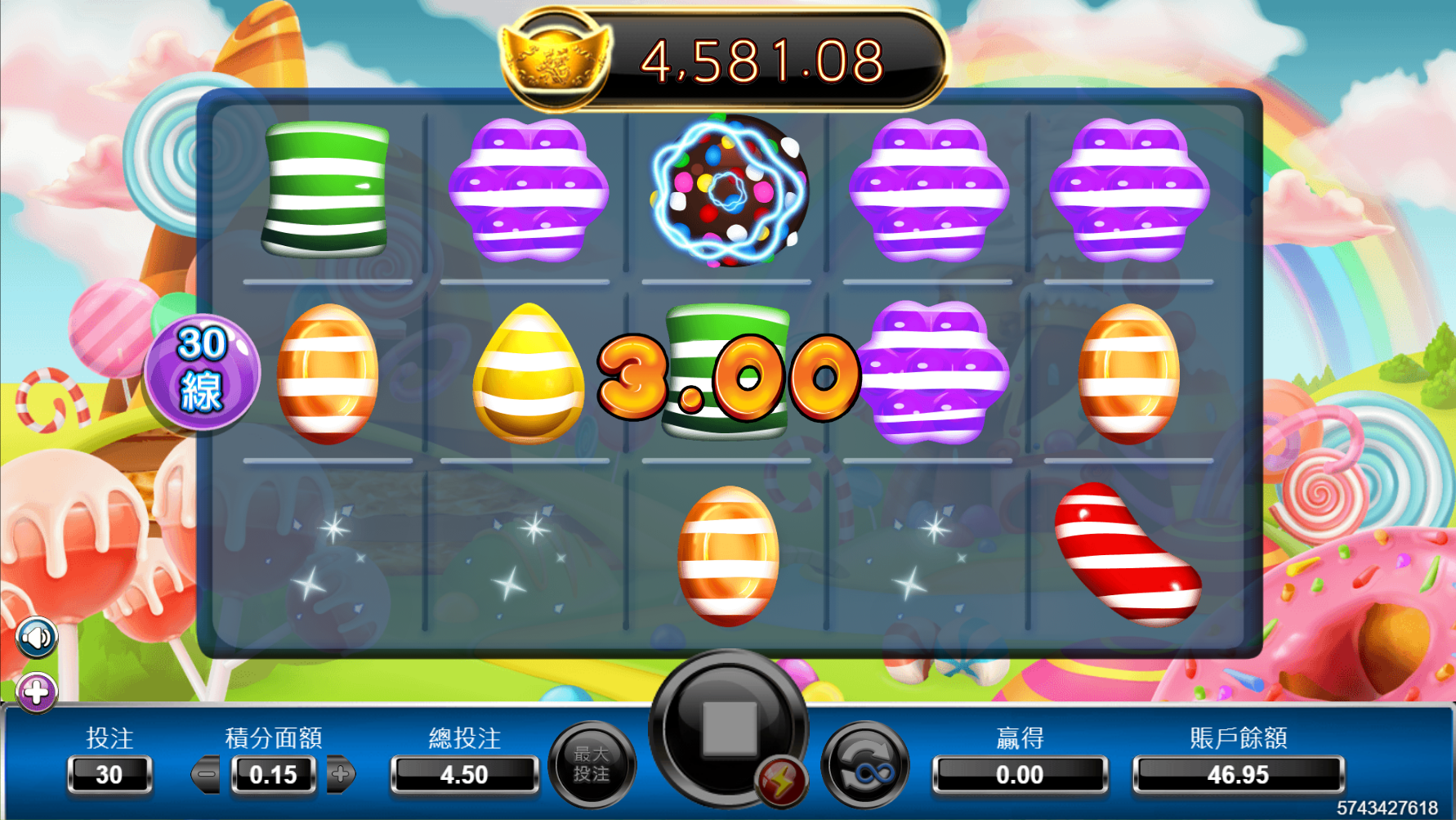Increase the coin value with the plus button
Image resolution: width=1456 pixels, height=820 pixels.
coord(341,773)
